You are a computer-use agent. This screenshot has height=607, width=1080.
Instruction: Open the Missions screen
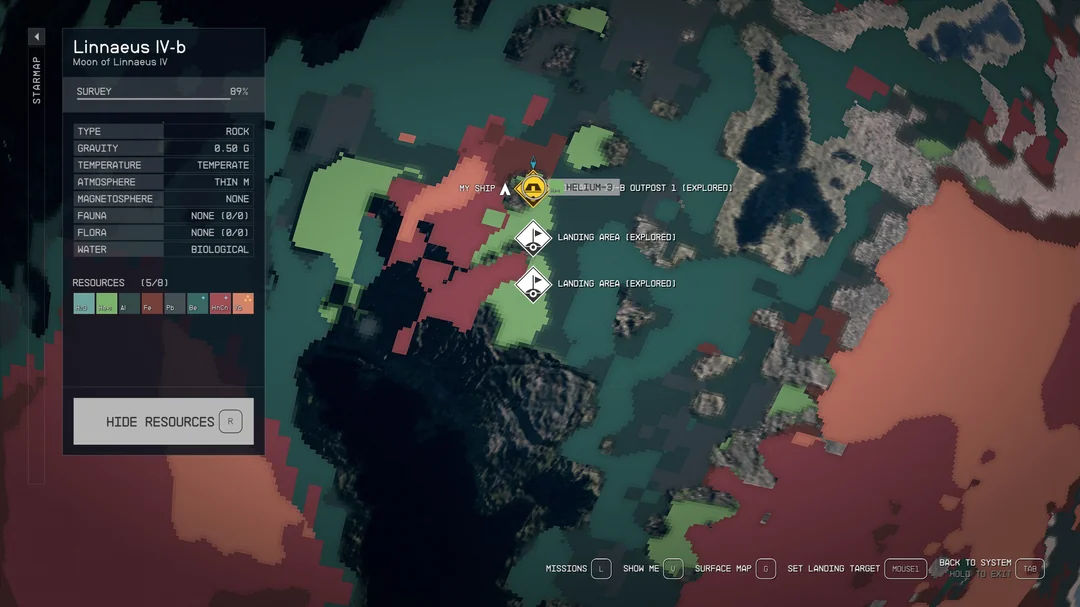600,569
